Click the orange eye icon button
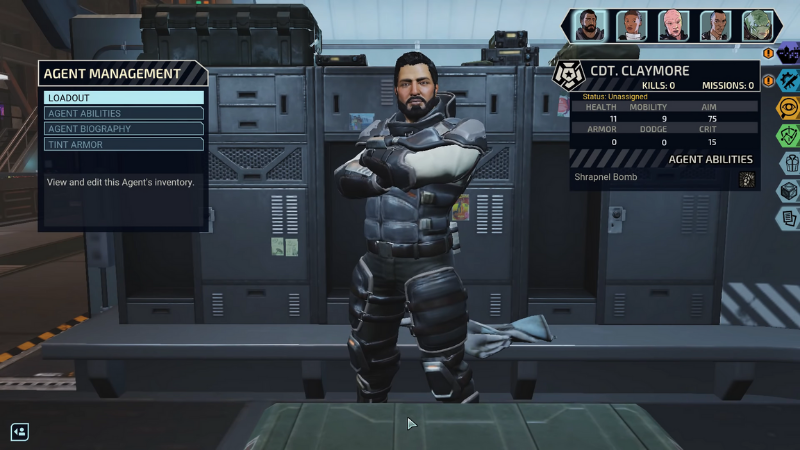This screenshot has width=800, height=450. point(789,108)
